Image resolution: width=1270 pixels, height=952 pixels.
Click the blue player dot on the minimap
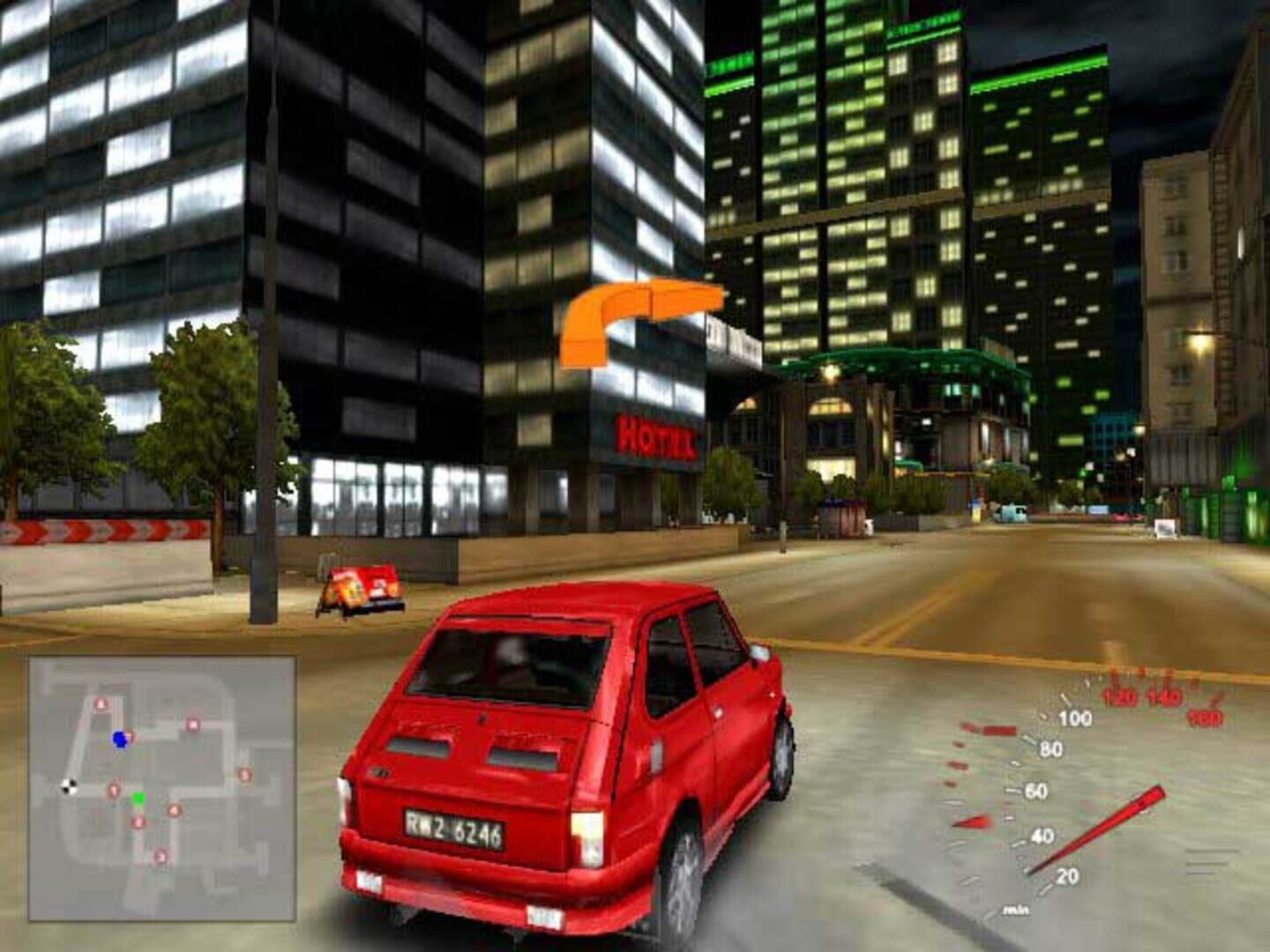point(120,740)
